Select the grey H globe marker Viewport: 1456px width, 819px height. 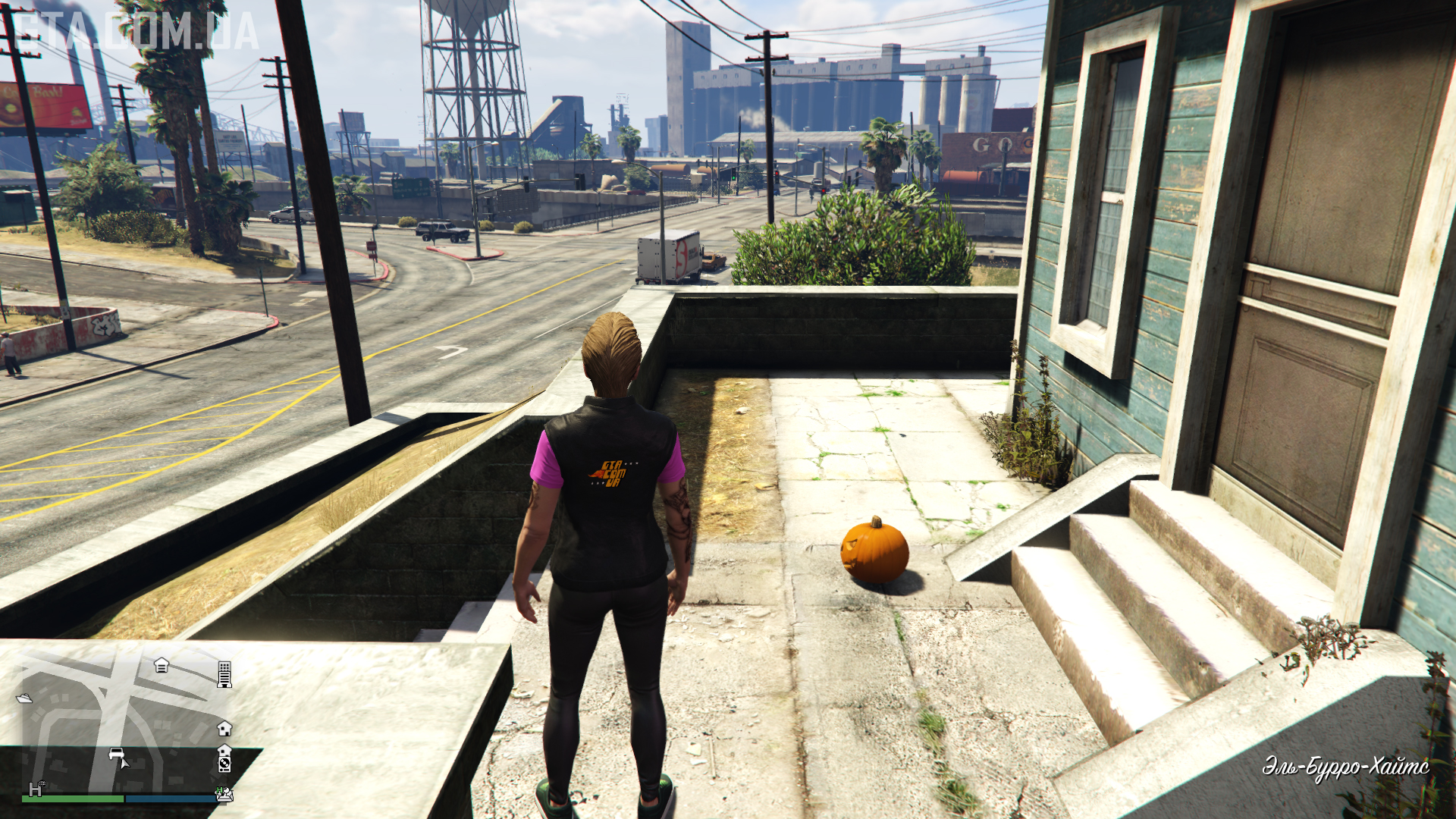point(36,789)
